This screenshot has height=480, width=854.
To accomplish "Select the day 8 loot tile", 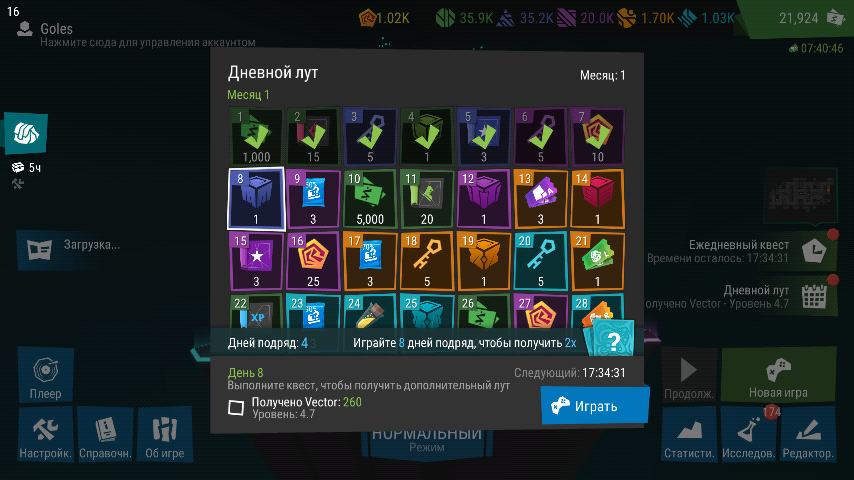I will [x=255, y=199].
